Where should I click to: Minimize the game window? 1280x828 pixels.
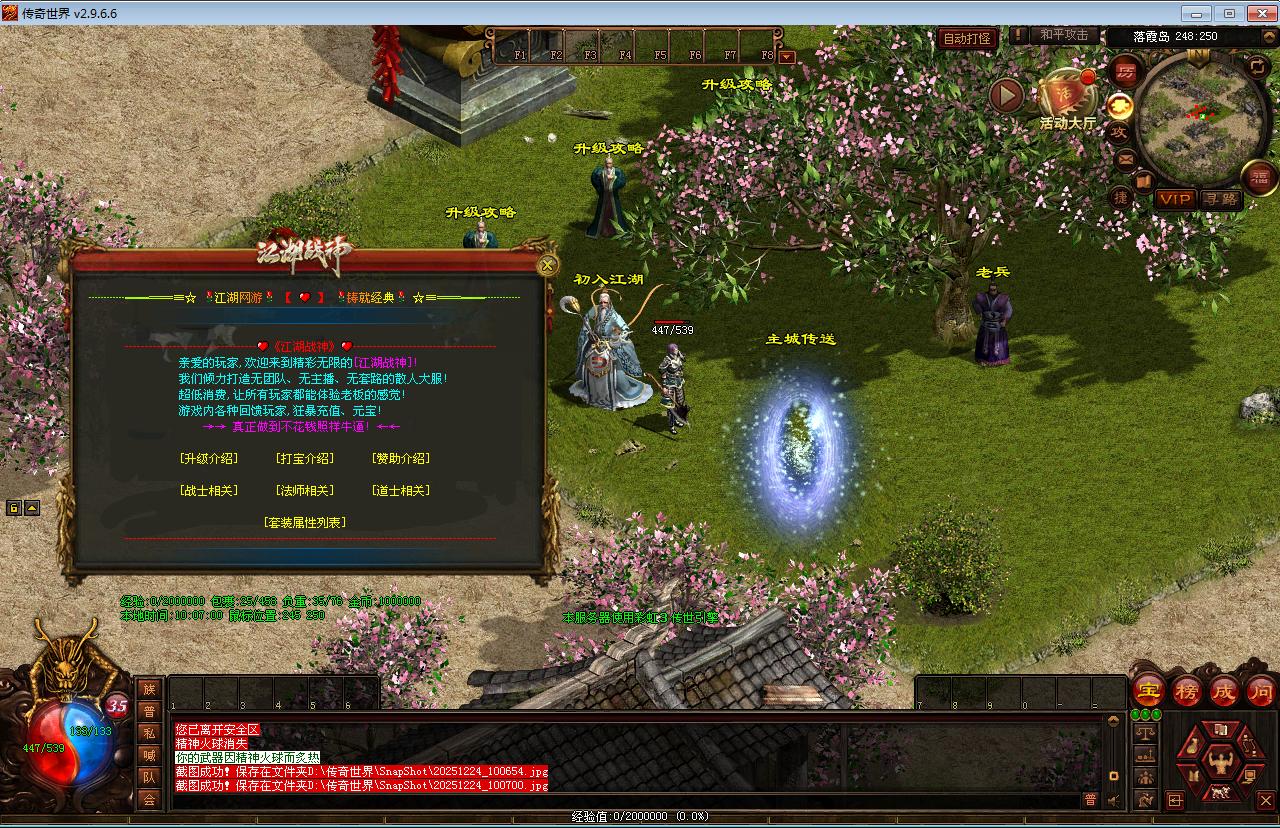[1196, 13]
